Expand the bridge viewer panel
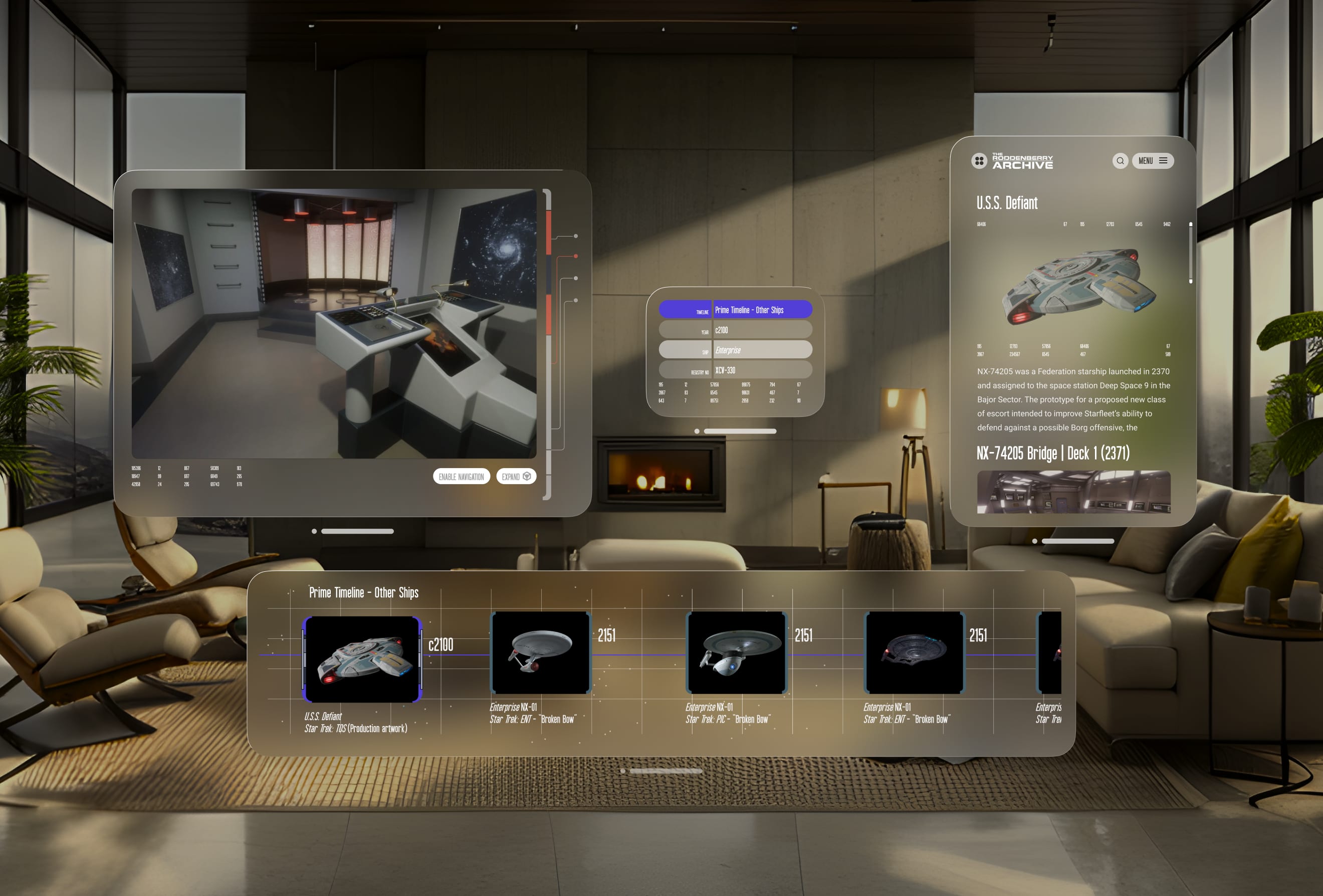 pos(516,477)
